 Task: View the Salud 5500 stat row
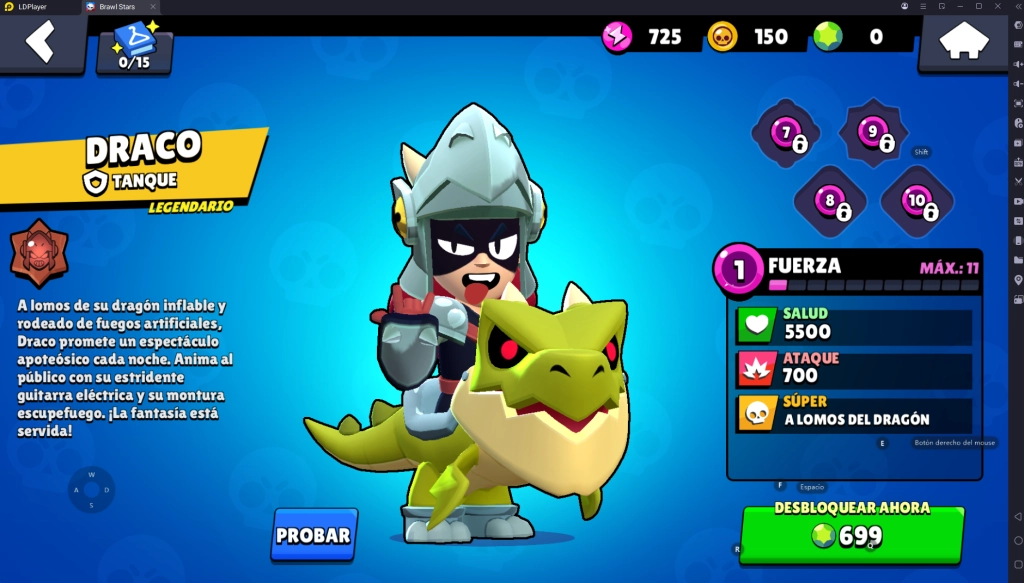[855, 326]
